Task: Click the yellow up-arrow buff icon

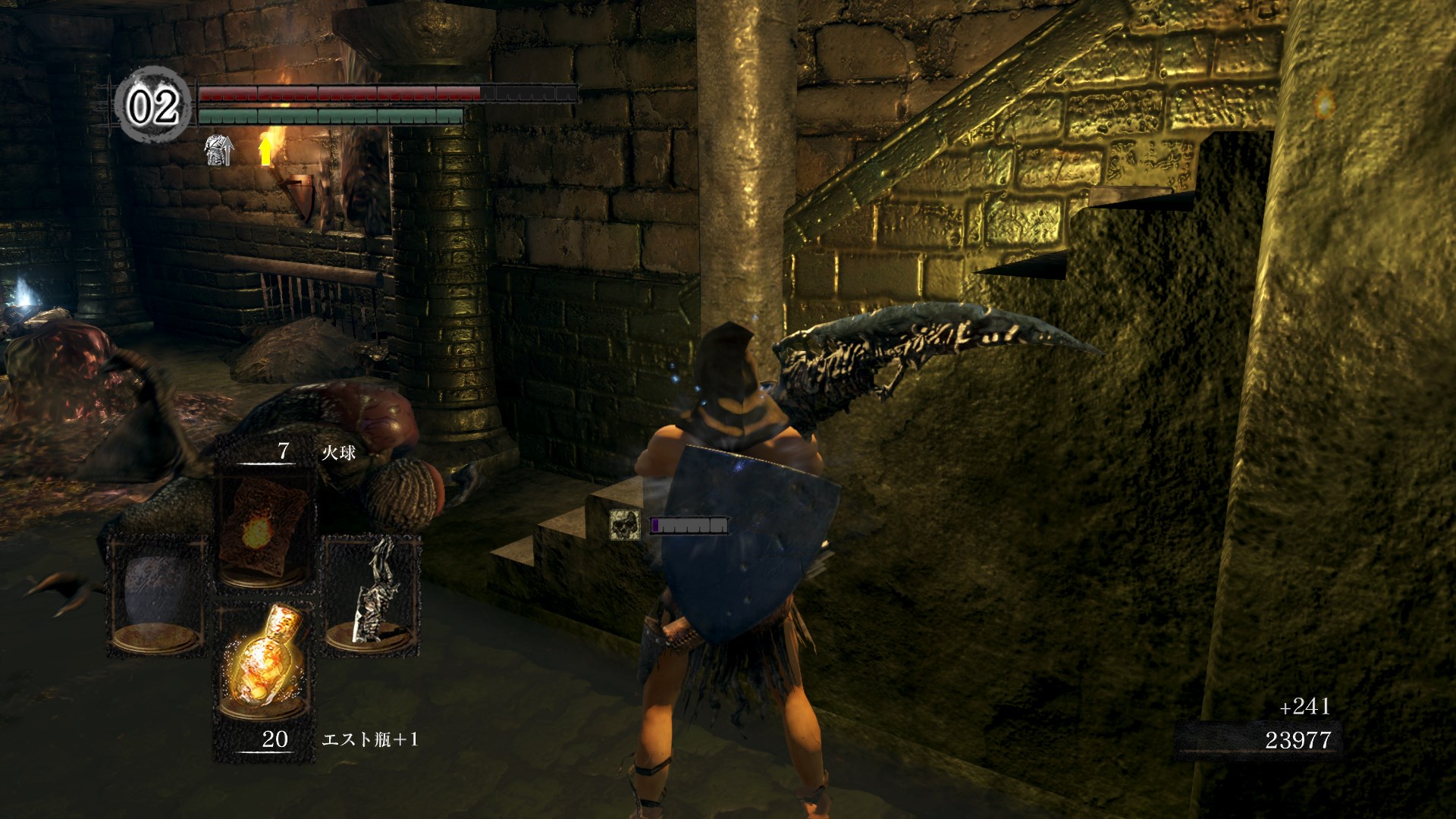Action: pyautogui.click(x=265, y=149)
